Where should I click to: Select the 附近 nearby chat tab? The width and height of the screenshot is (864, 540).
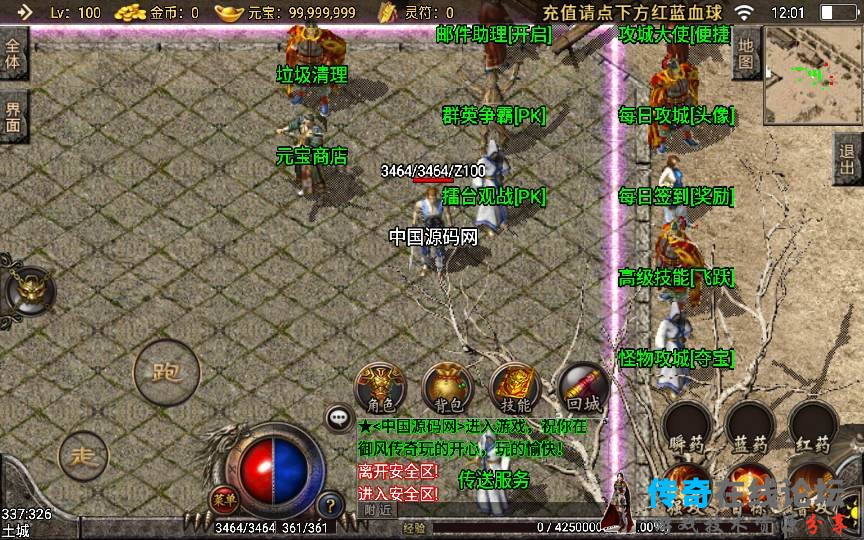click(377, 509)
